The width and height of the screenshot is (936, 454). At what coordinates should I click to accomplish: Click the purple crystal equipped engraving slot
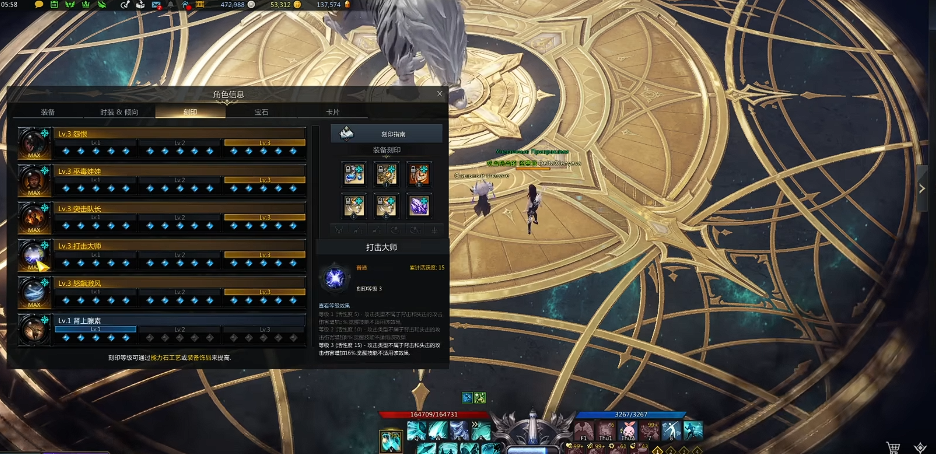[x=418, y=205]
